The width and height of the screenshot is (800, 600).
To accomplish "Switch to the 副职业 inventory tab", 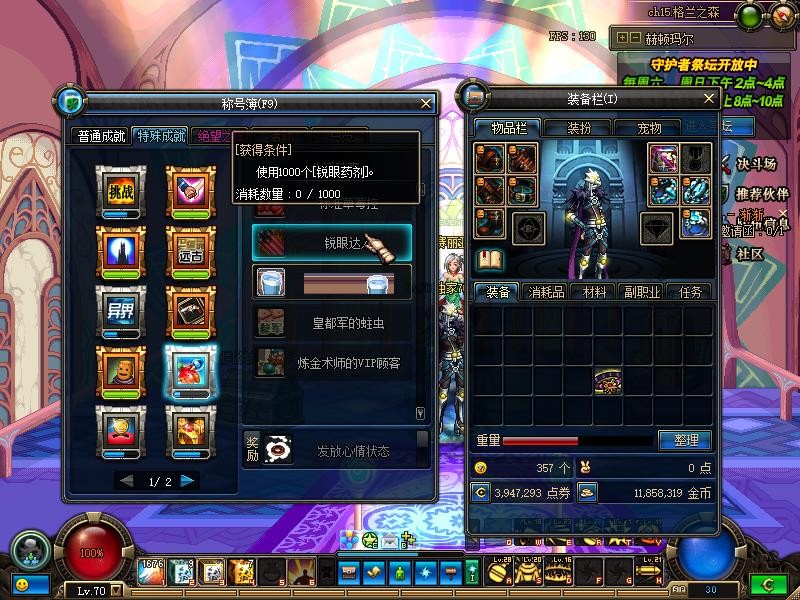I will click(641, 292).
